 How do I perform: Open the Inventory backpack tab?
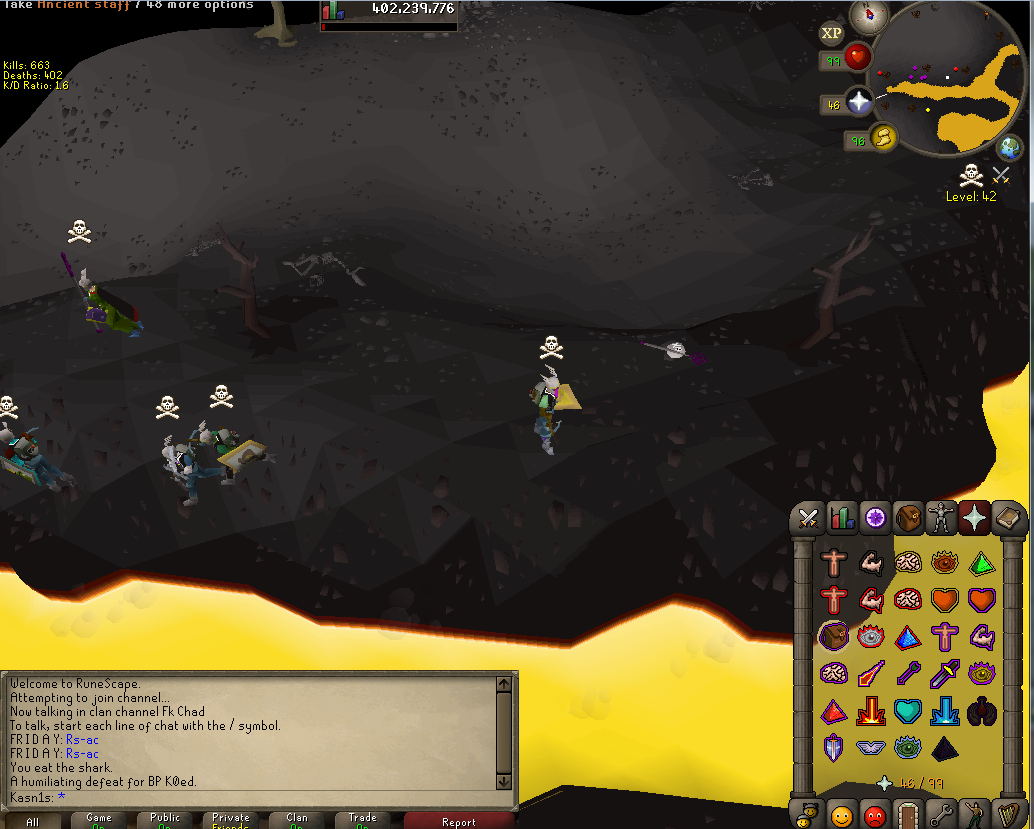(x=907, y=517)
